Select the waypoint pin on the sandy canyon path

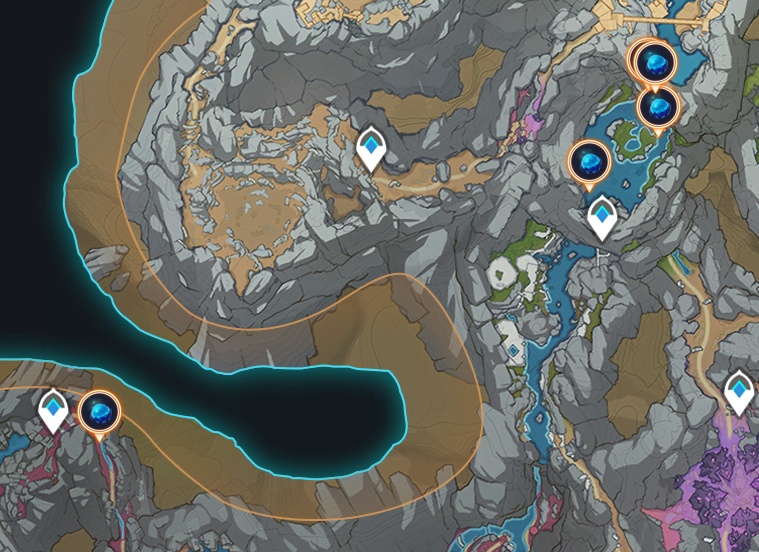(x=371, y=149)
